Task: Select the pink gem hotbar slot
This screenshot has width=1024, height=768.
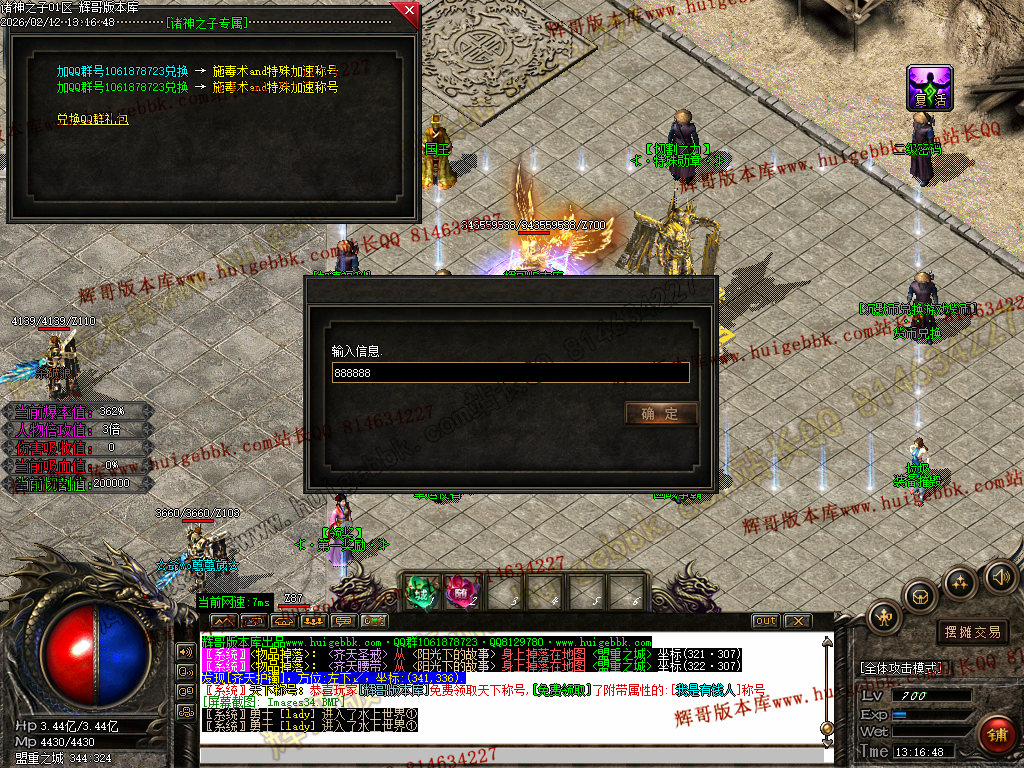Action: tap(461, 591)
